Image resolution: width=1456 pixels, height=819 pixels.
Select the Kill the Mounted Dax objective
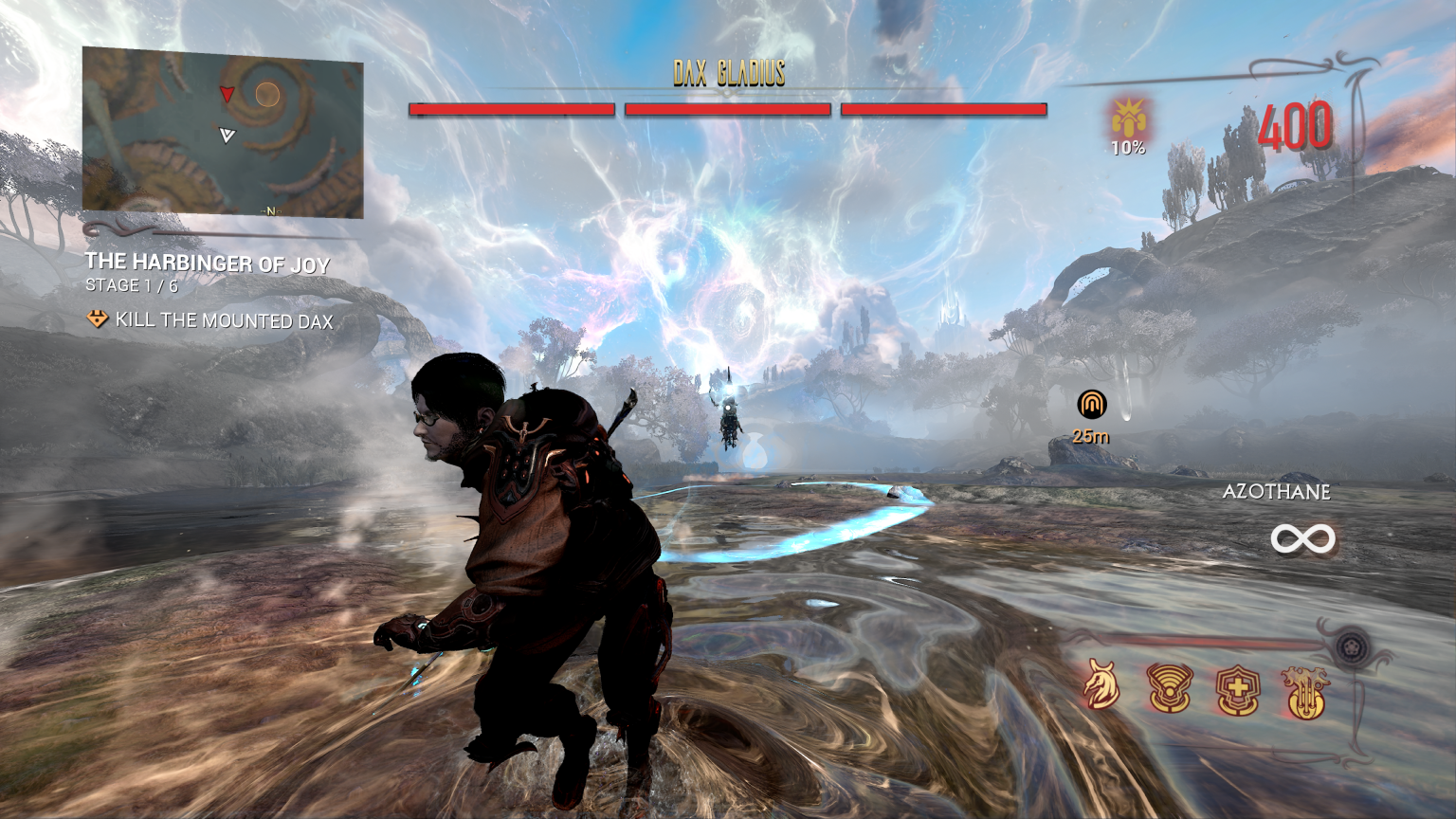[224, 321]
